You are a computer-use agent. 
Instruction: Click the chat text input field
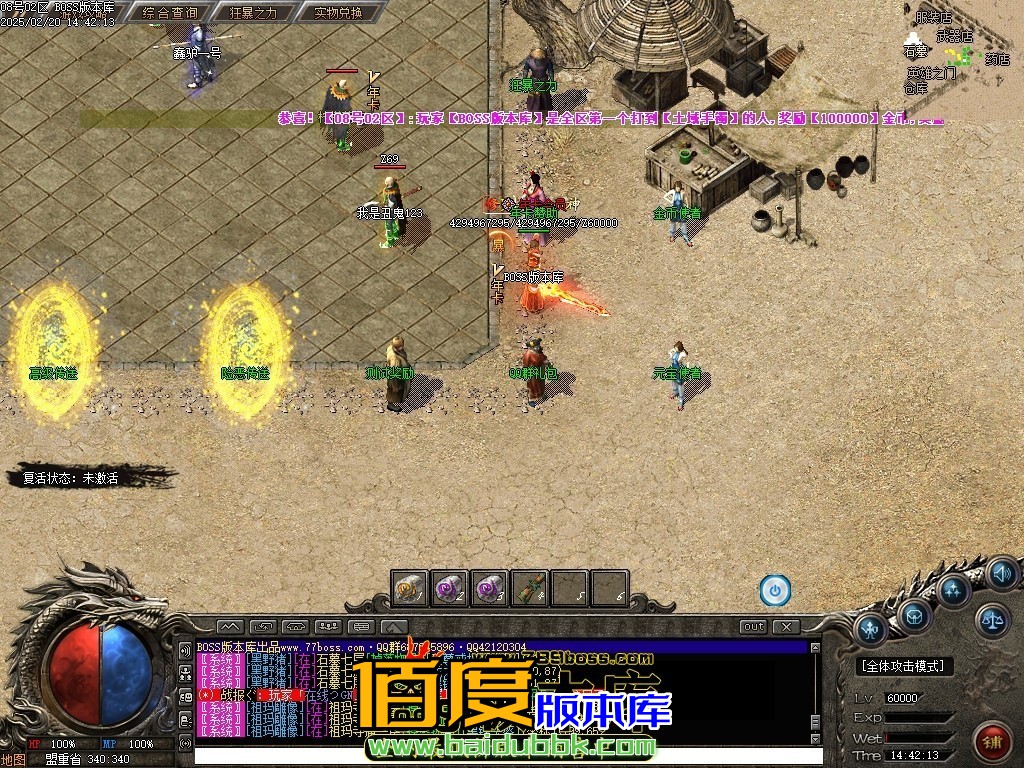(x=500, y=756)
